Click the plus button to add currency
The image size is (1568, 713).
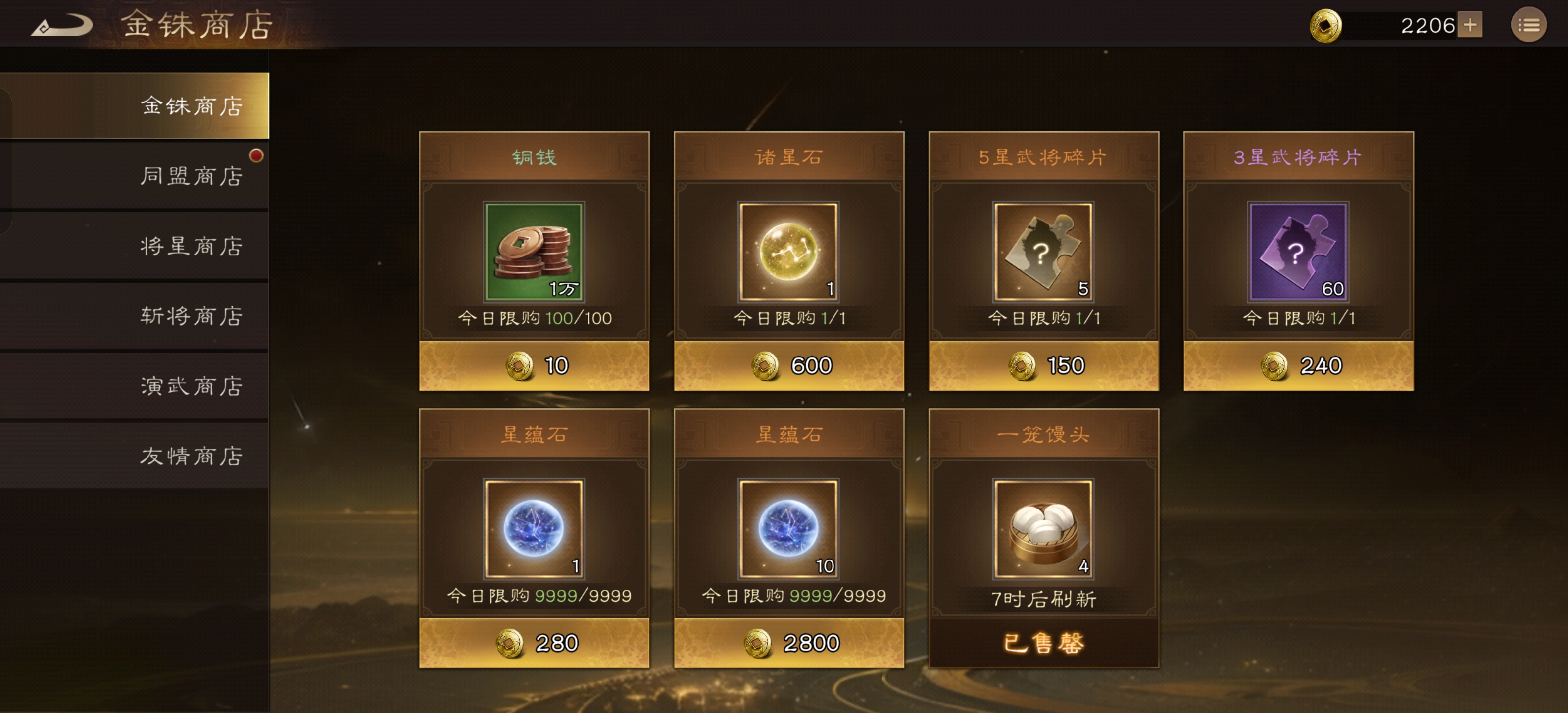point(1469,26)
